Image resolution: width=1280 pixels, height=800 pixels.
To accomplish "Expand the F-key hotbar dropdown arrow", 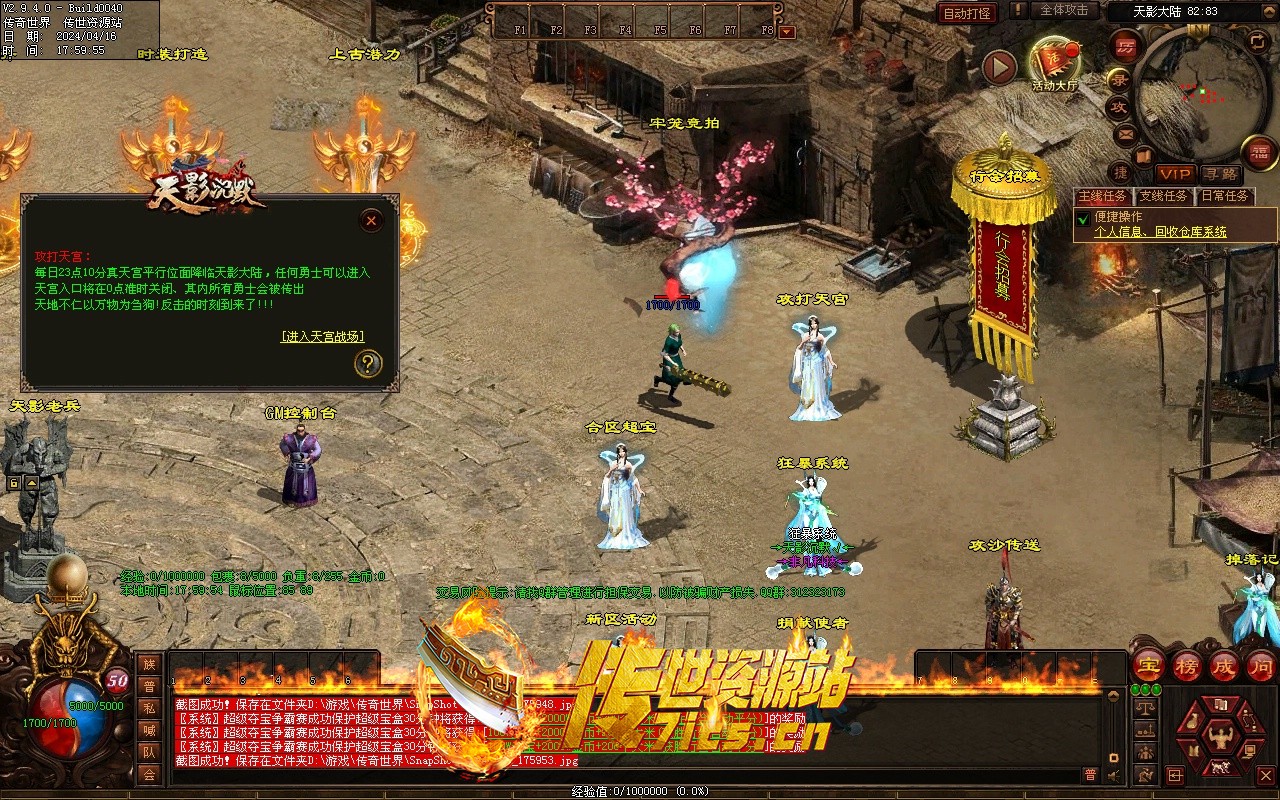I will [787, 31].
